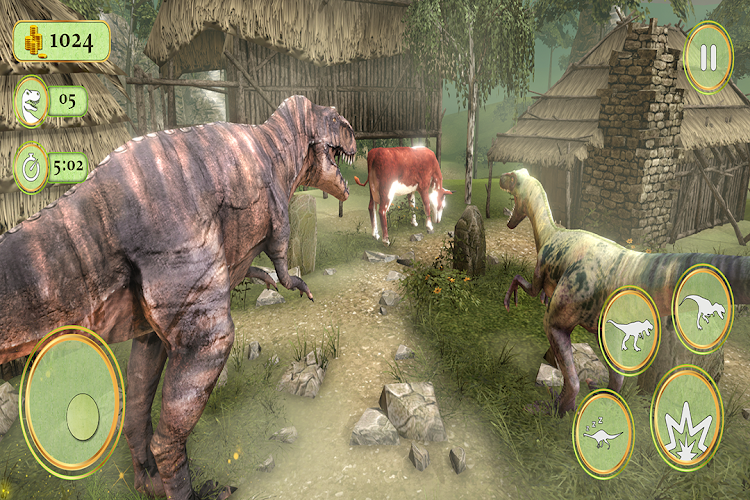Trigger the leaping dinosaur jump action
The height and width of the screenshot is (500, 750).
pos(703,309)
